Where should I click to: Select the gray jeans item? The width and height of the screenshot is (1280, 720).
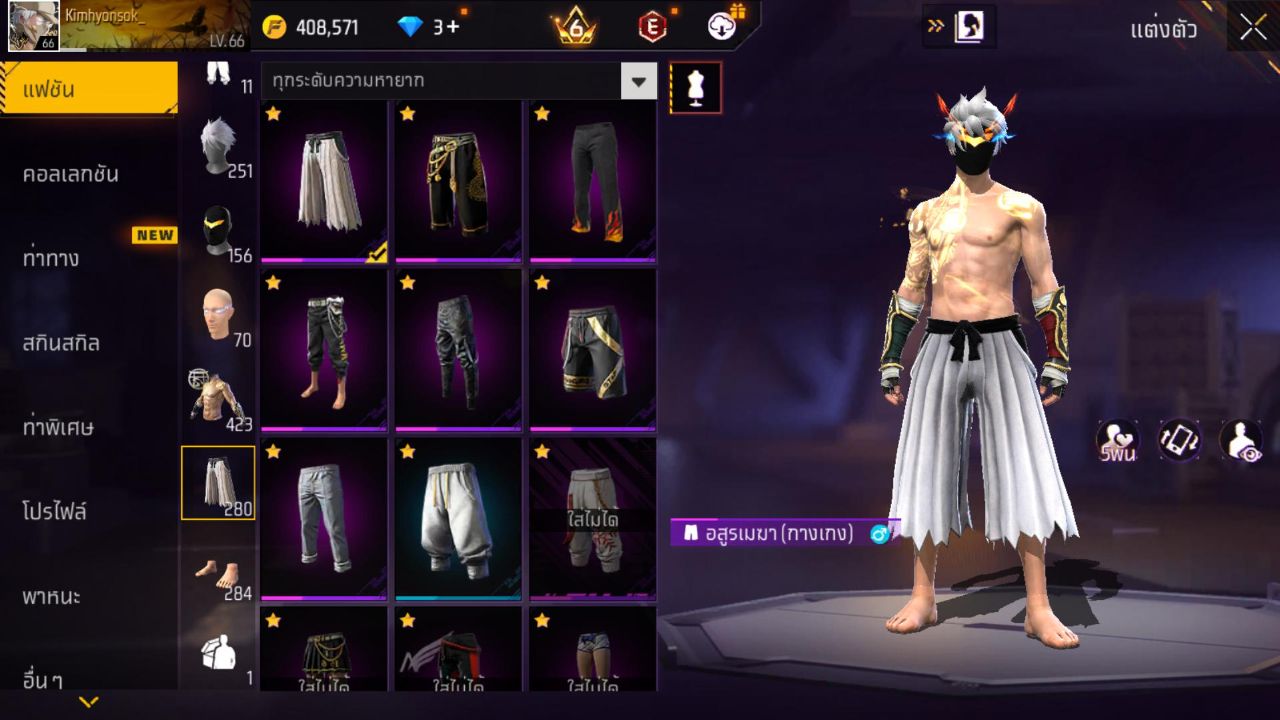pos(323,518)
